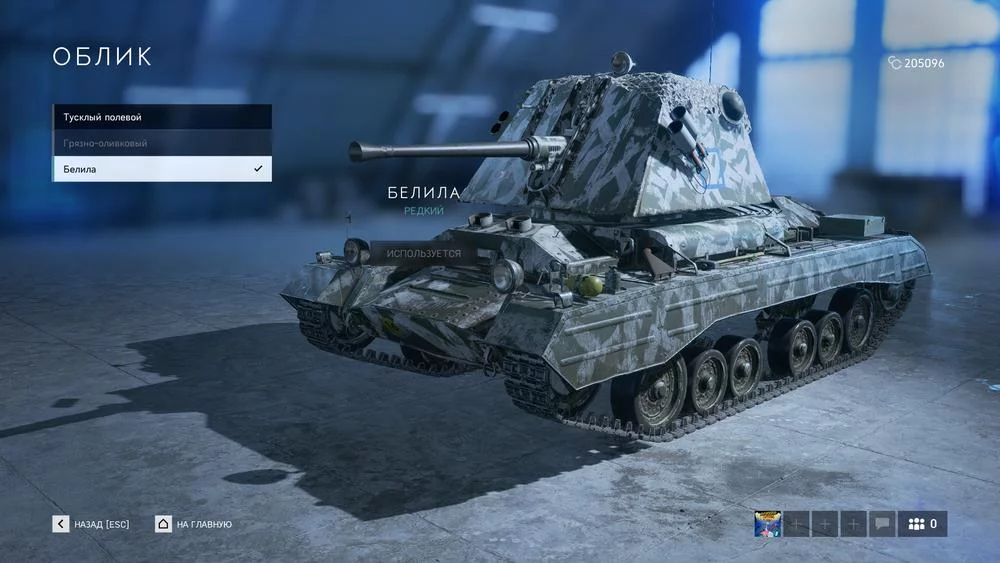Open the player avatar in squad bar
The height and width of the screenshot is (563, 1000).
coord(767,524)
